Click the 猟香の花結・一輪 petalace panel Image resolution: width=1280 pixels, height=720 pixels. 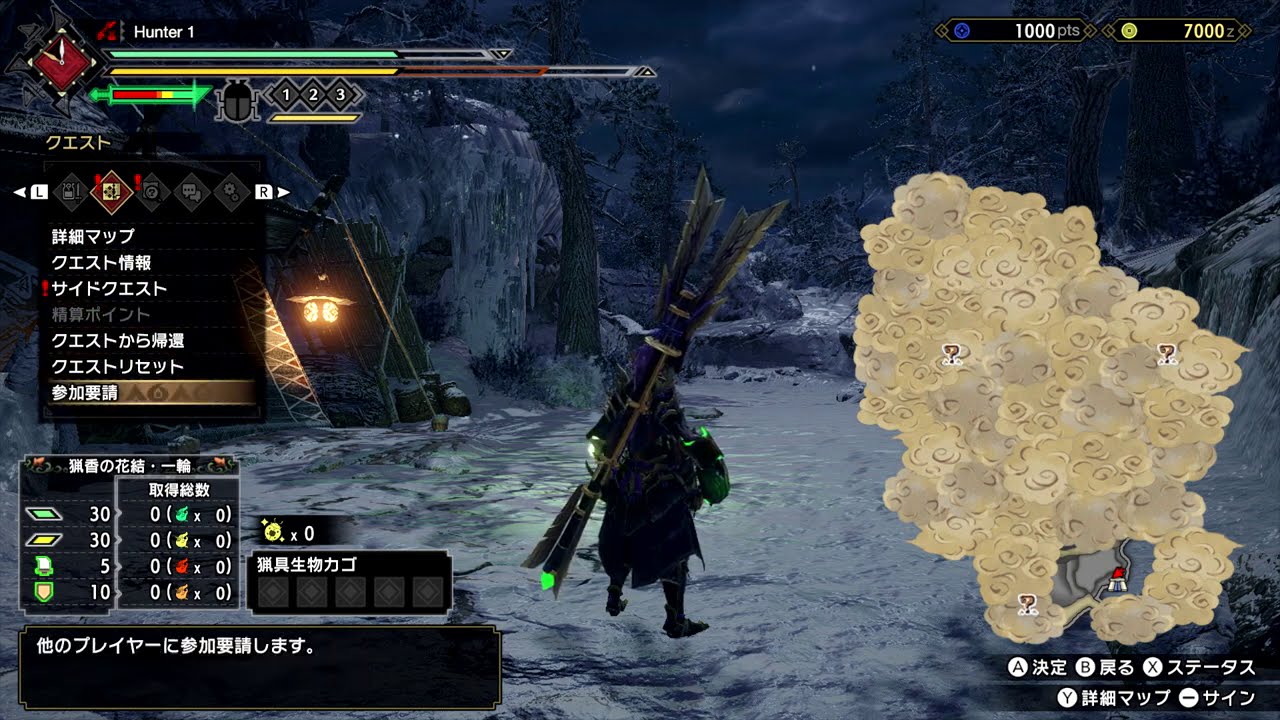click(130, 533)
